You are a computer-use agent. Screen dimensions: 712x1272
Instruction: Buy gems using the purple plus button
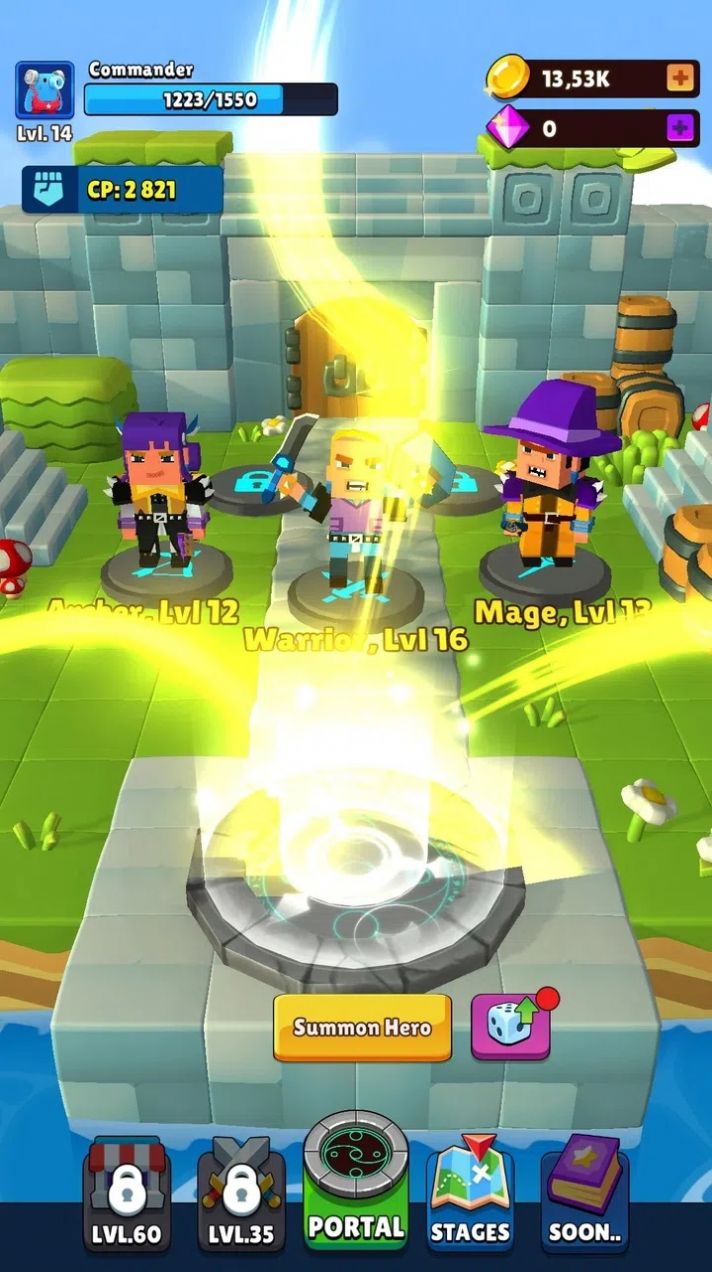pos(681,128)
